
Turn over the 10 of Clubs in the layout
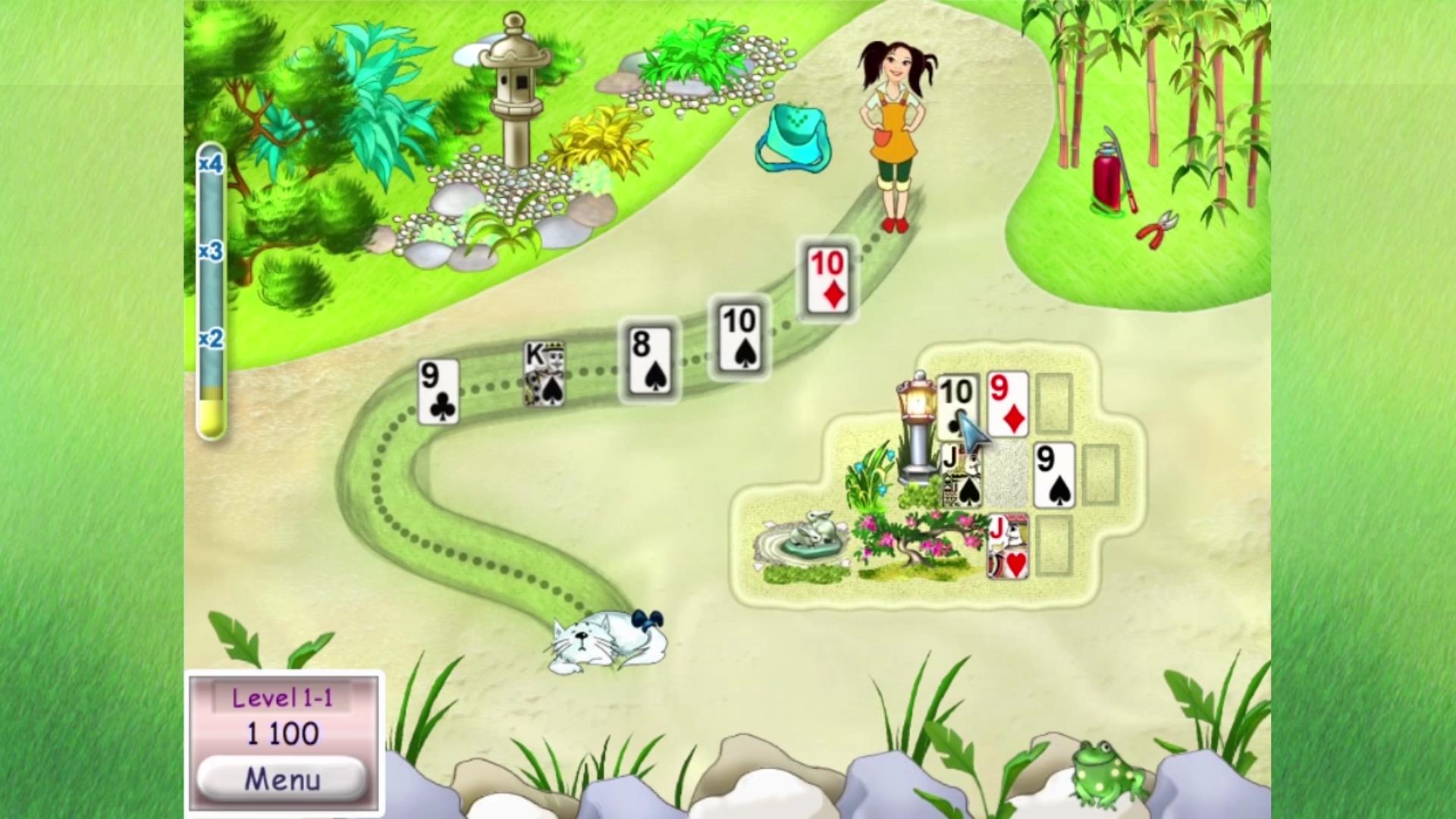[956, 403]
